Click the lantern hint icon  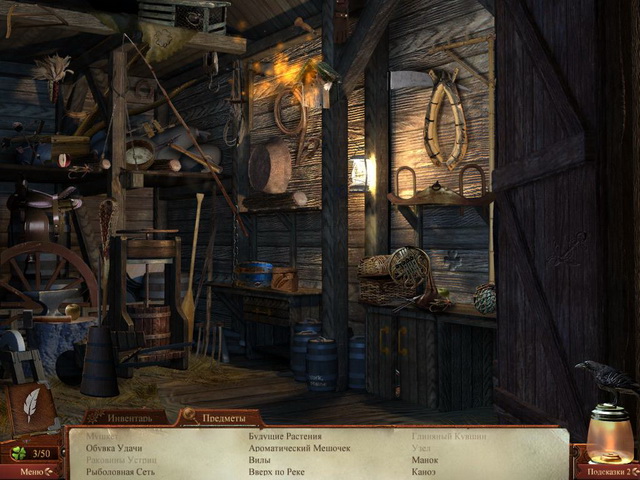click(609, 432)
